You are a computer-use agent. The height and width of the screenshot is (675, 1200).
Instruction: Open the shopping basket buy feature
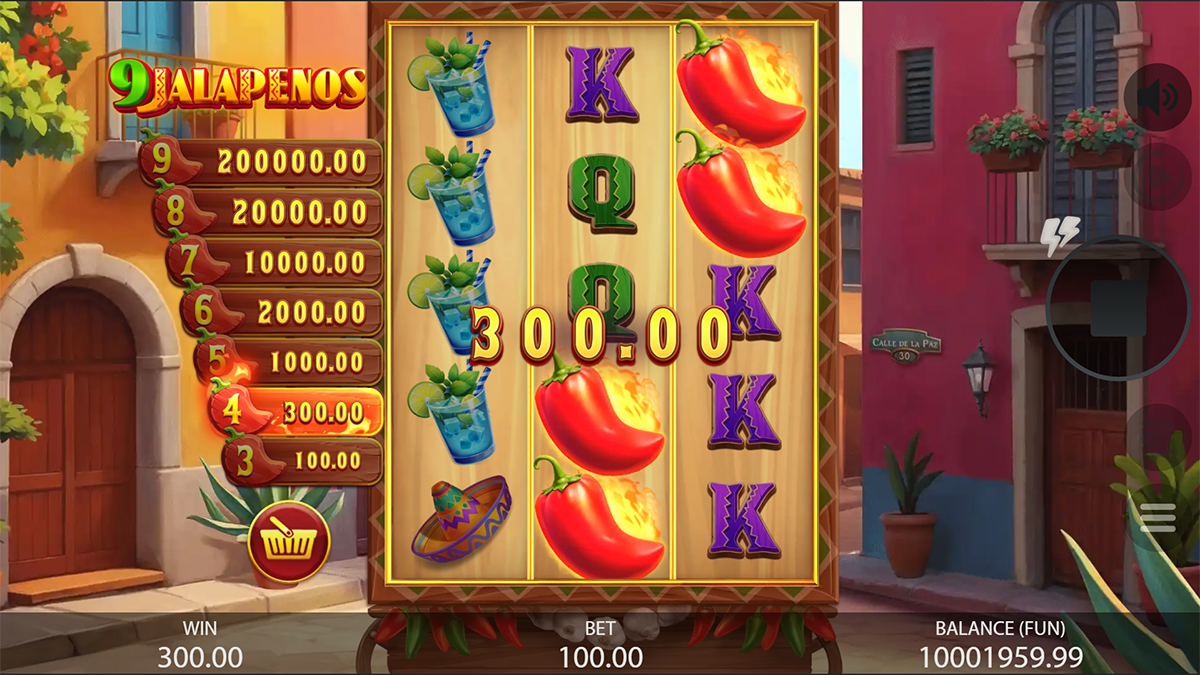point(289,544)
